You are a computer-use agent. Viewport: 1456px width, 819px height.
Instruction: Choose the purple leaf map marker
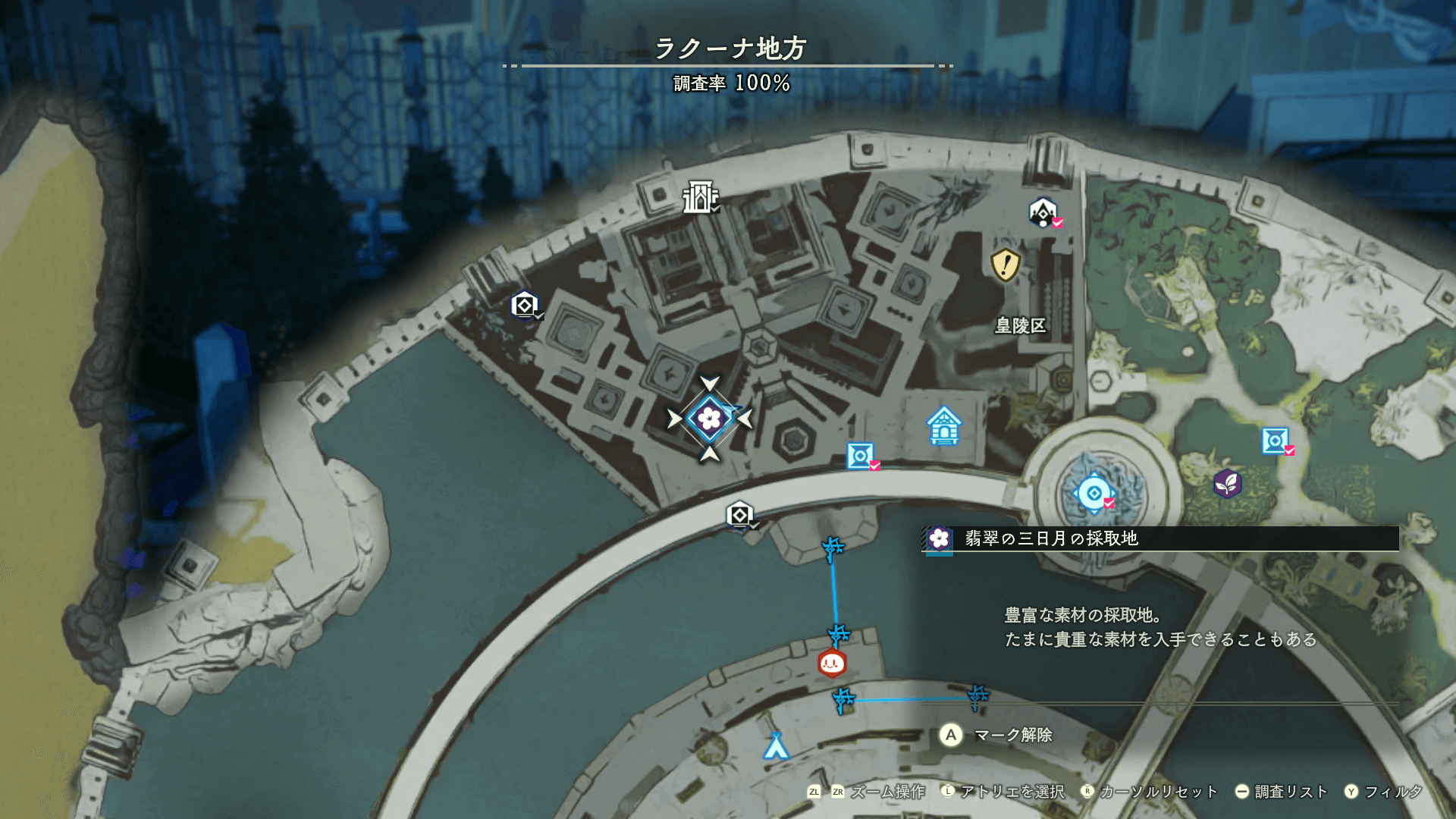coord(1226,483)
